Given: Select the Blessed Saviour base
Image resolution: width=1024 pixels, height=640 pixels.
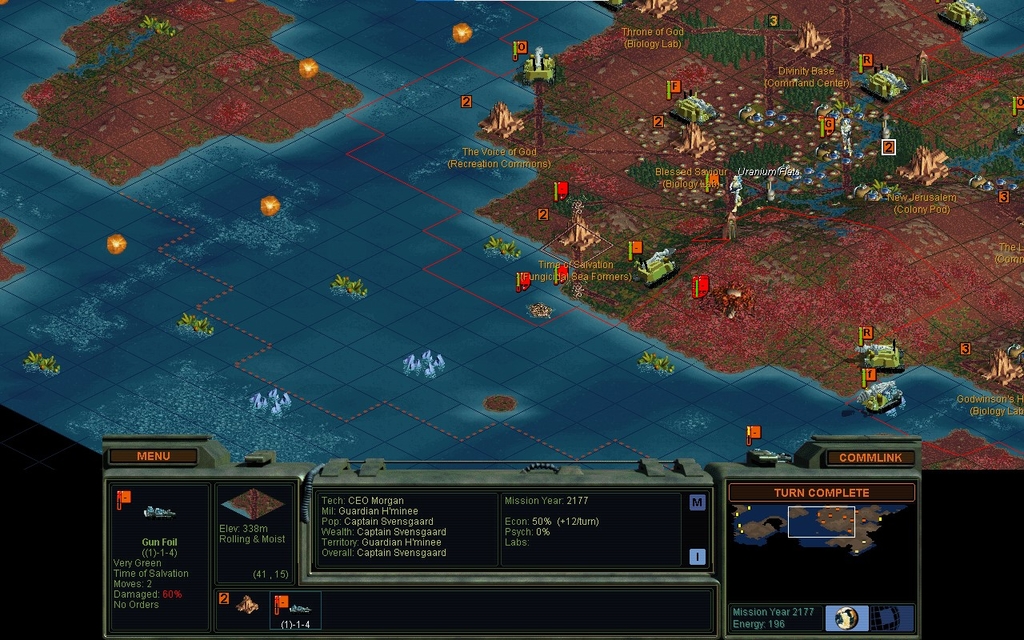Looking at the screenshot, I should pyautogui.click(x=693, y=140).
